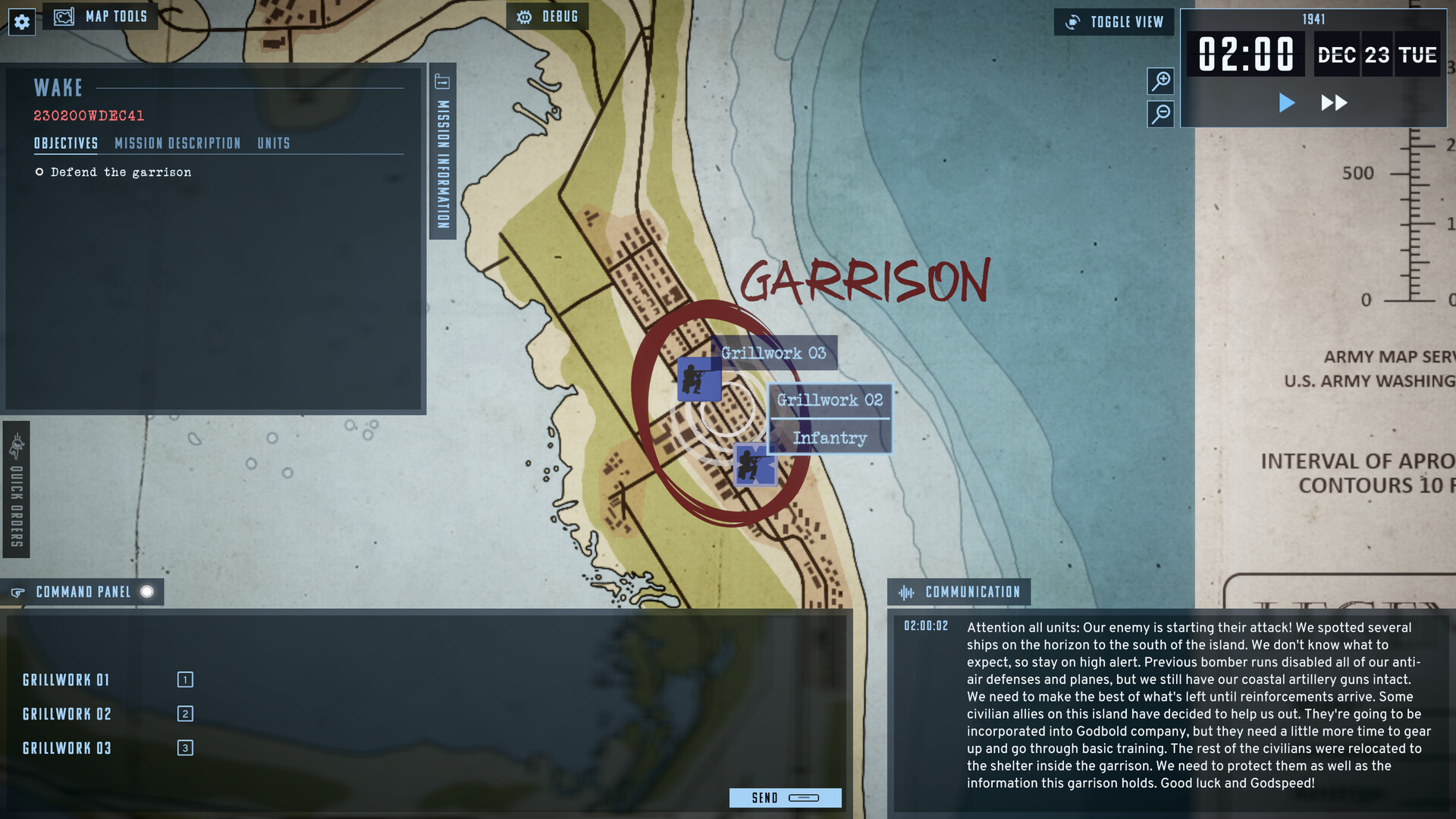
Task: Switch to the Mission Description tab
Action: 177,143
